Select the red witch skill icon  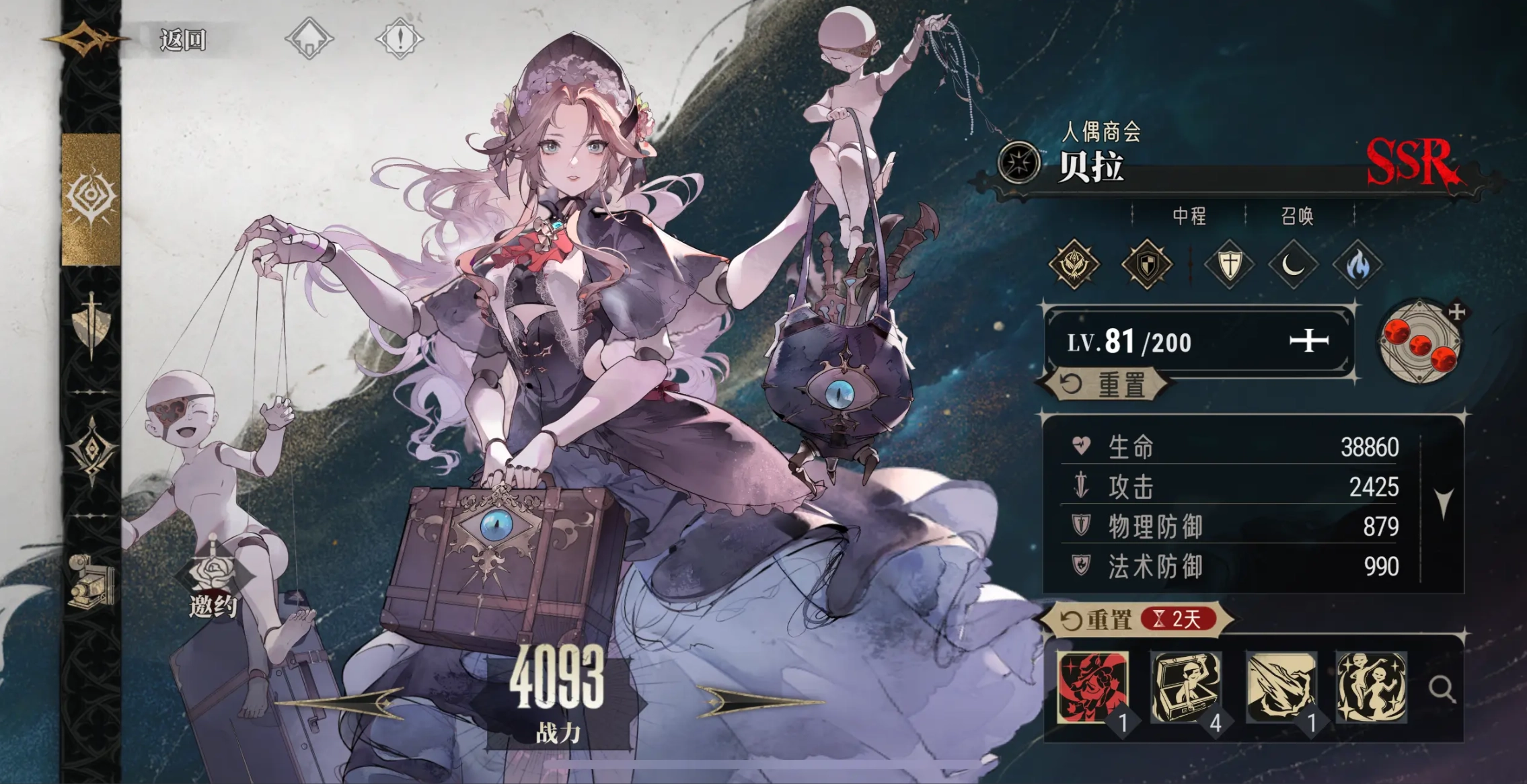tap(1093, 687)
